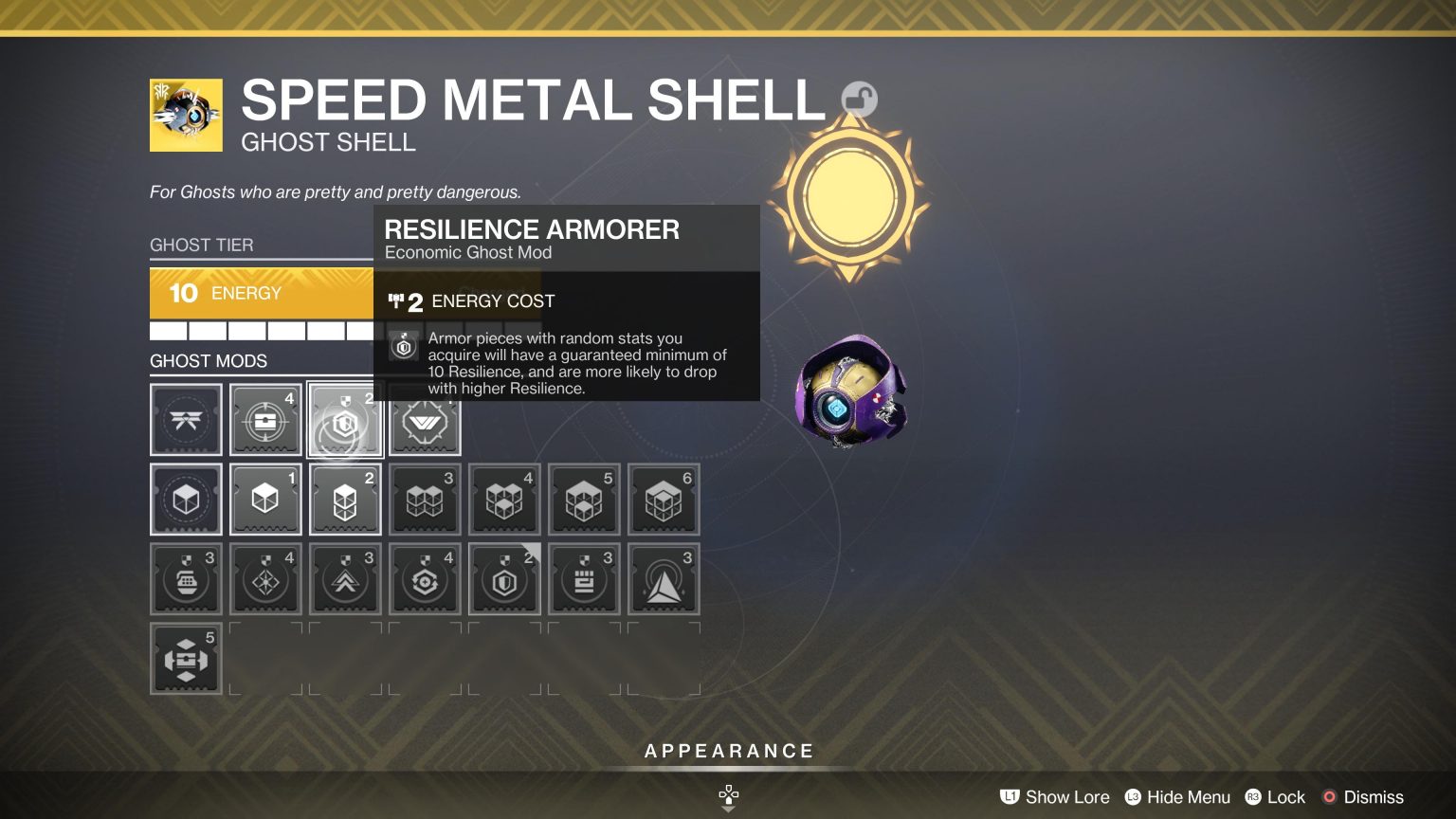Select the prism-shaped ghost mod costing 4
The height and width of the screenshot is (819, 1456).
(x=265, y=579)
